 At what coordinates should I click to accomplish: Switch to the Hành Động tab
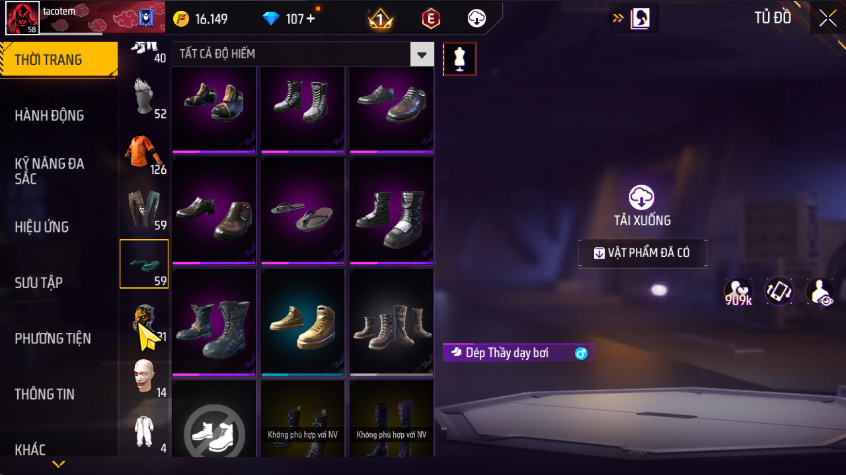click(50, 115)
